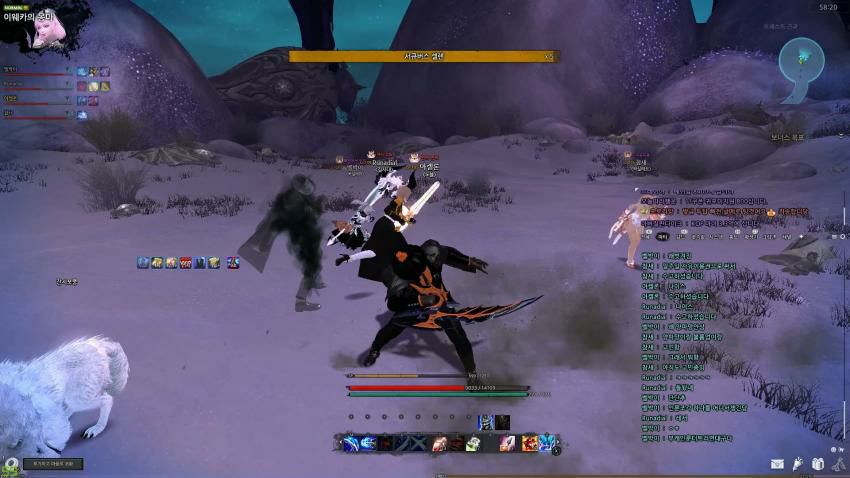This screenshot has height=478, width=850.
Task: Click the bottom-left notification button
Action: [x=52, y=464]
